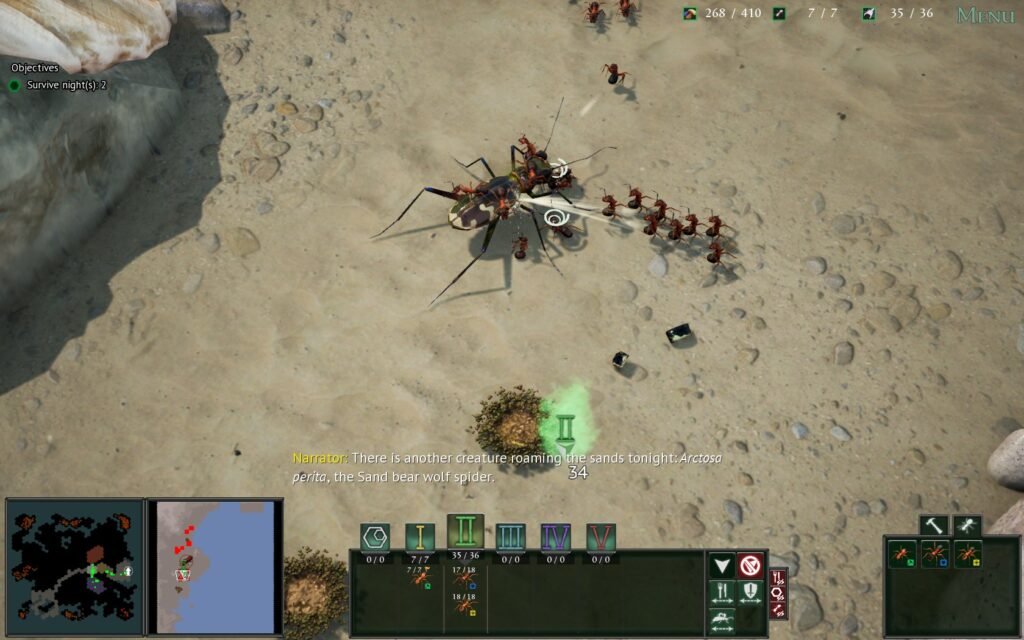Click the underground nest minimap

click(75, 567)
